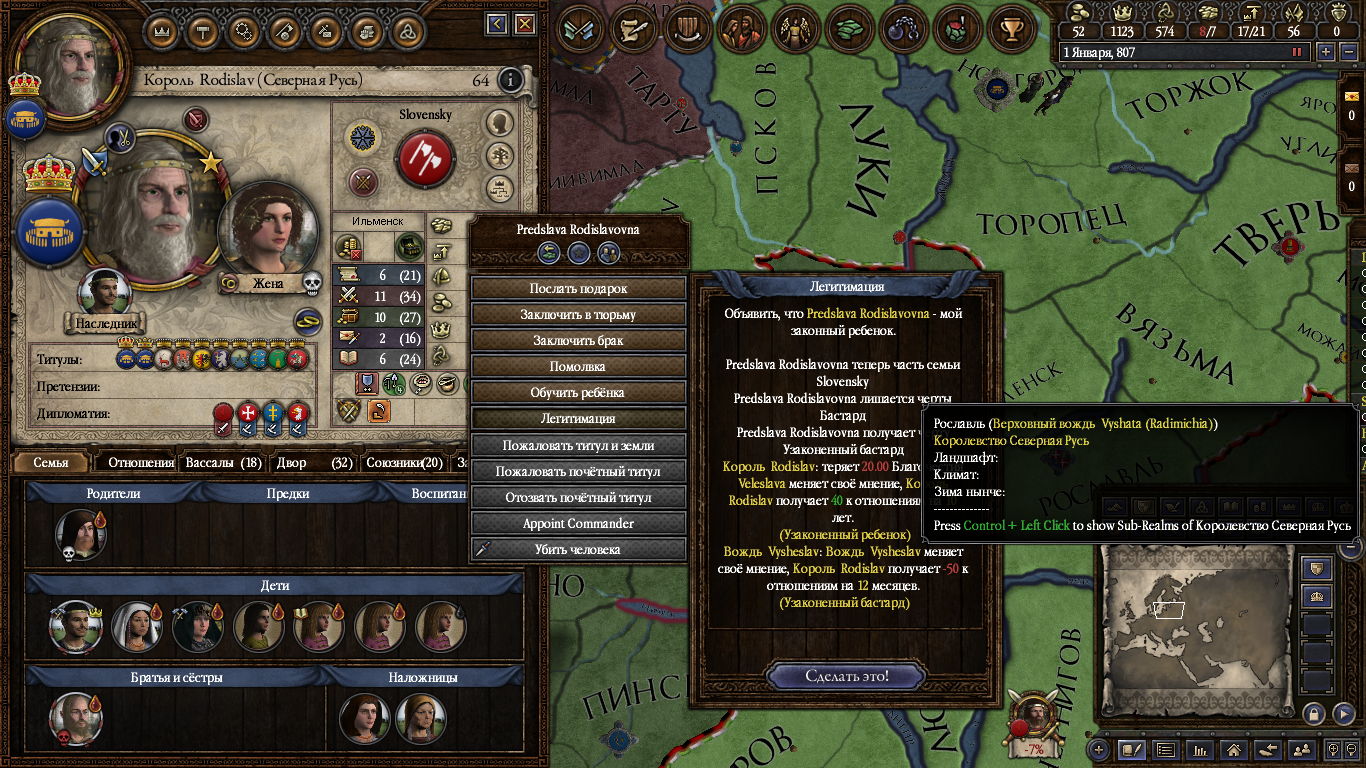Choose 'Пожаловать почётный титул' option
Viewport: 1366px width, 768px height.
[578, 471]
